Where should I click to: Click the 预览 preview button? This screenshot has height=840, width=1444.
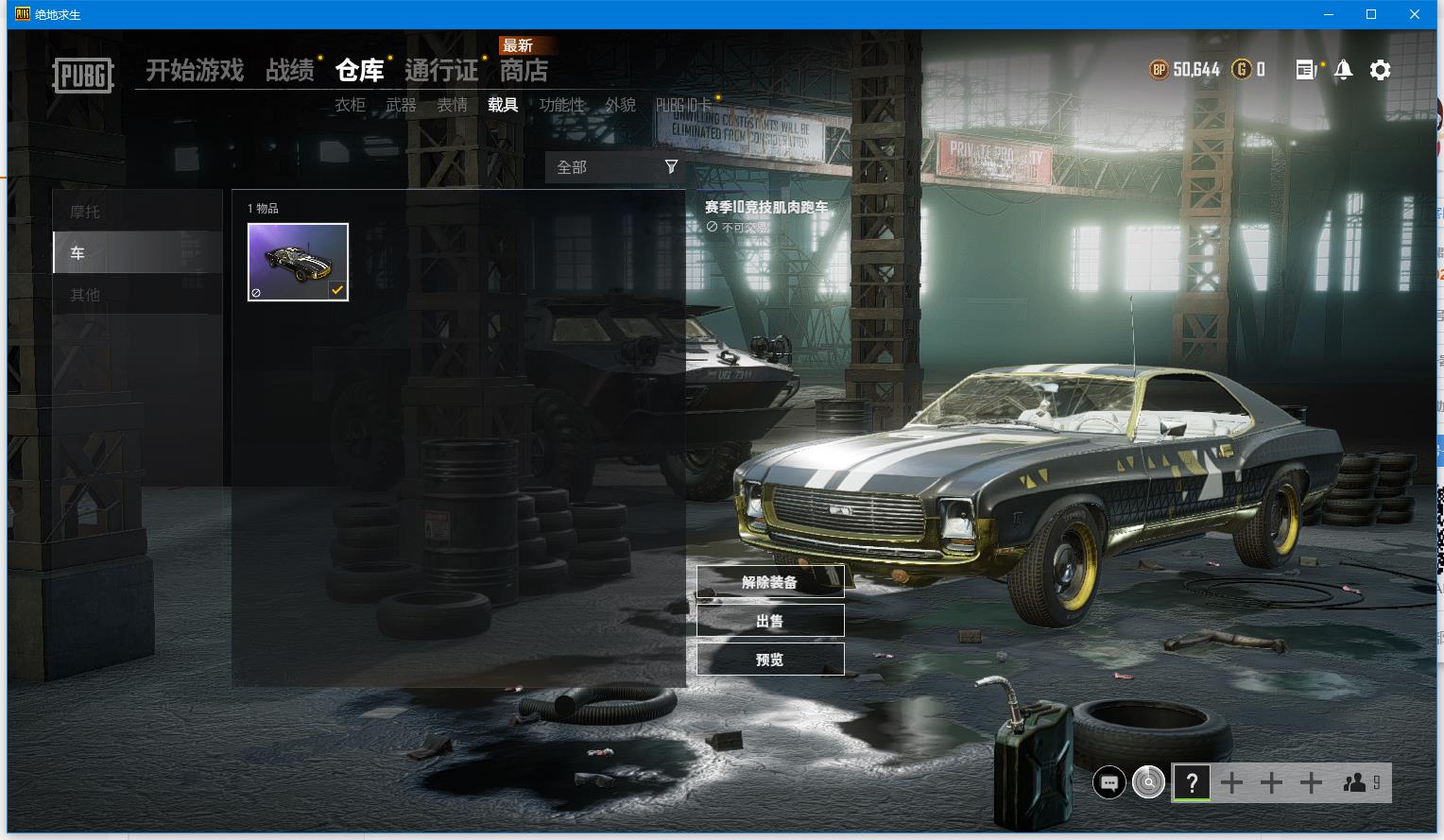[769, 660]
